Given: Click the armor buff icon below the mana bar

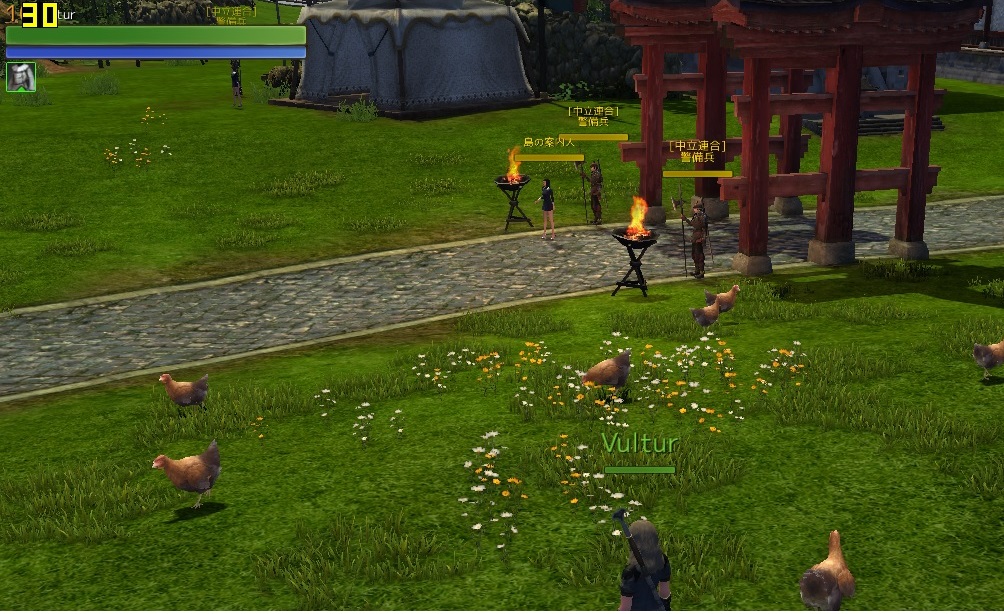Looking at the screenshot, I should 21,77.
